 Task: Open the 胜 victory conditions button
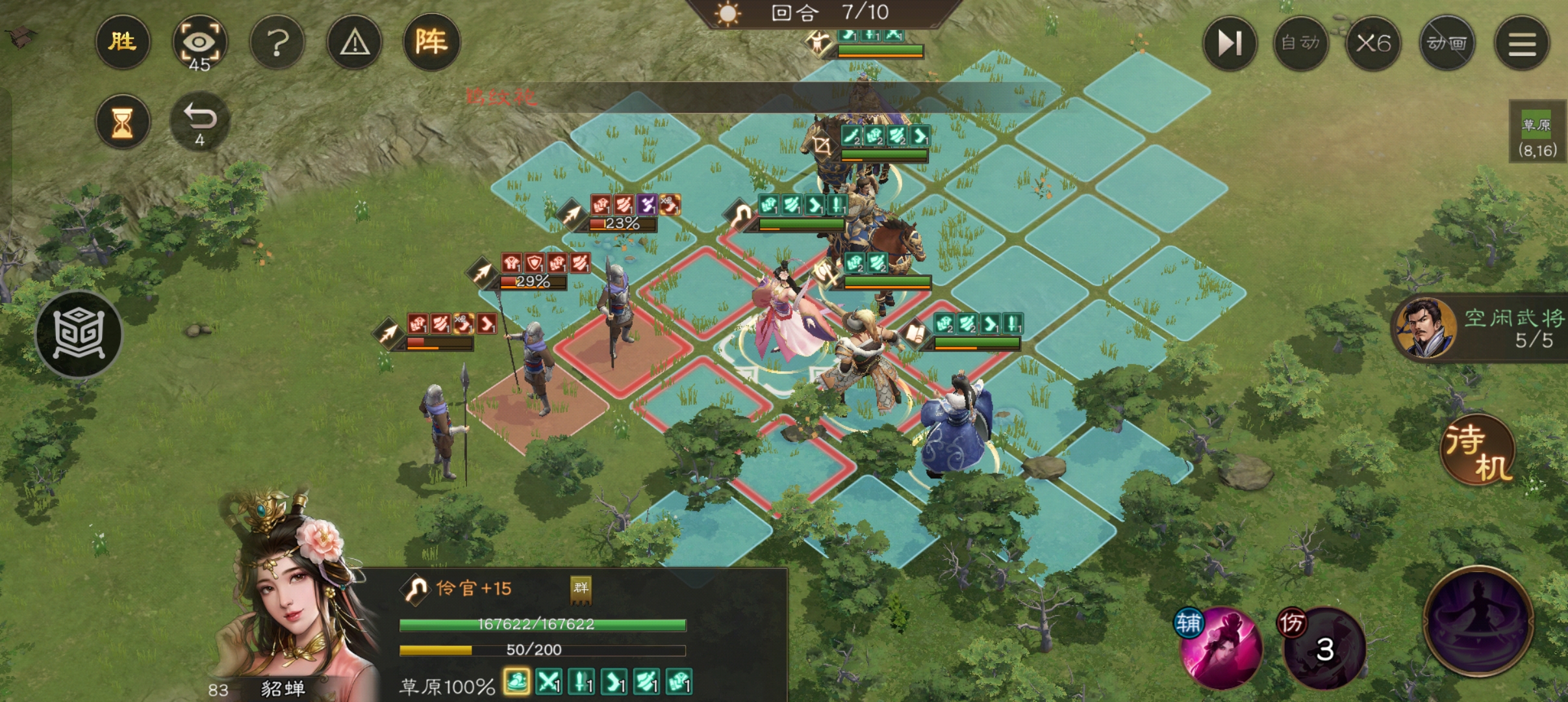122,43
